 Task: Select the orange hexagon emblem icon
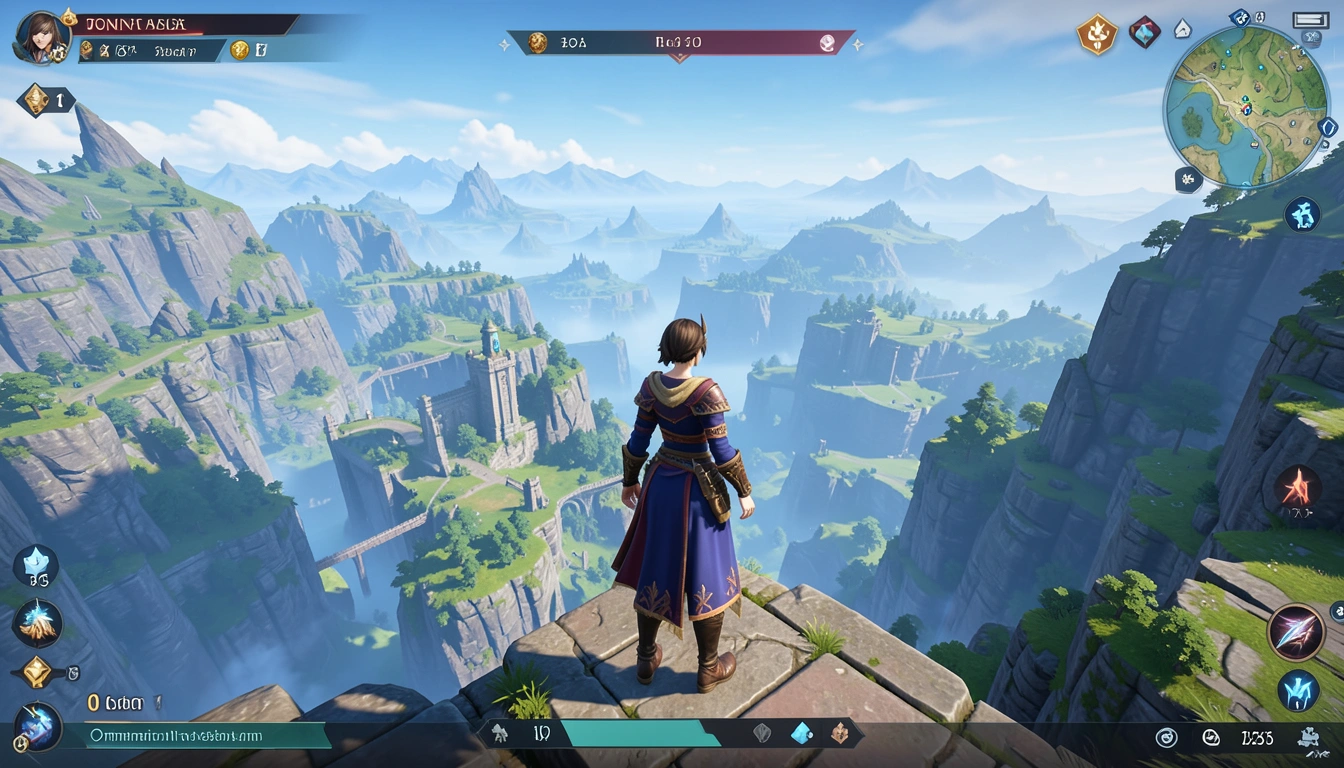pos(1096,35)
